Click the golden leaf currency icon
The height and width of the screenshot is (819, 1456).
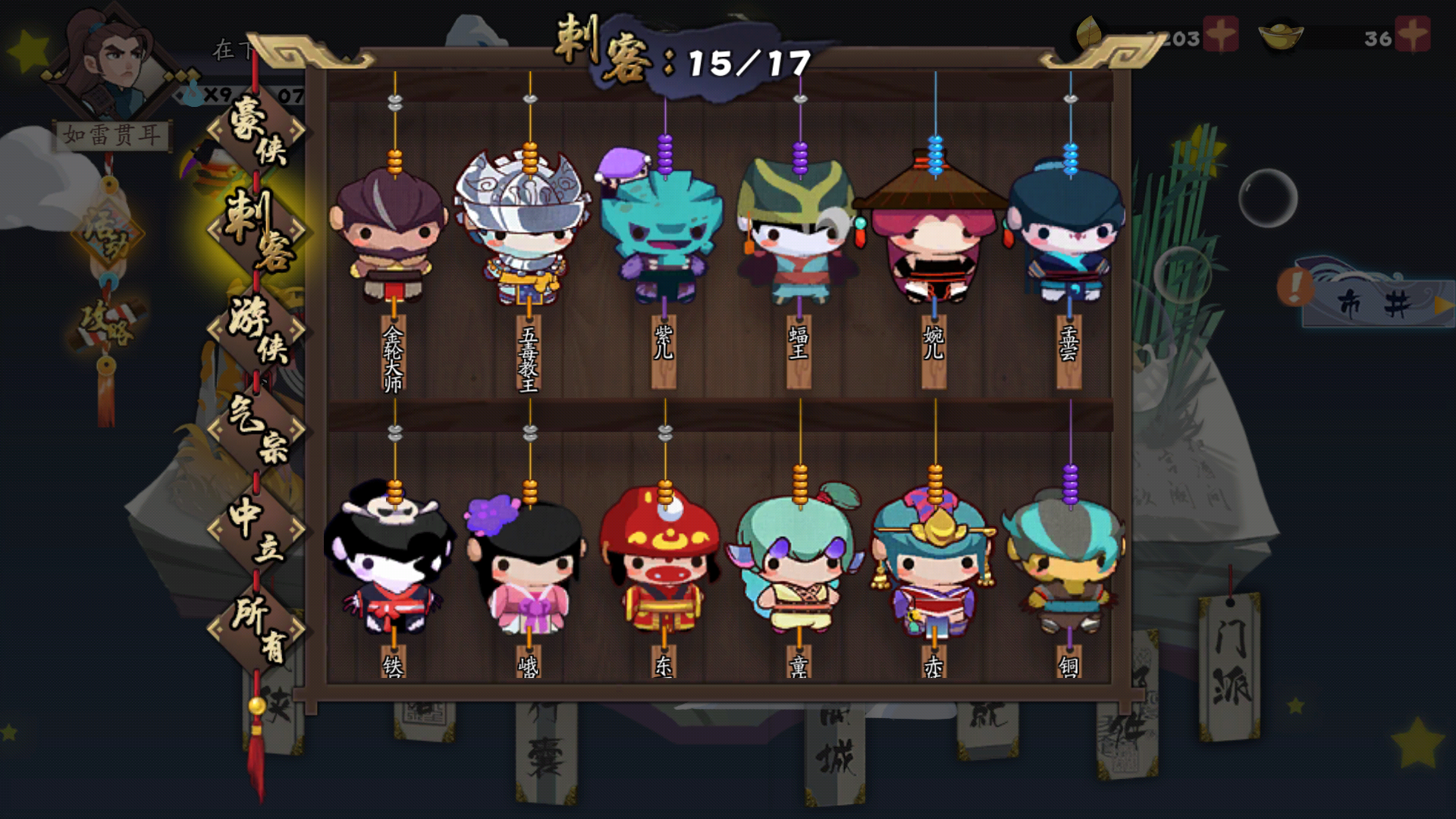[1090, 32]
